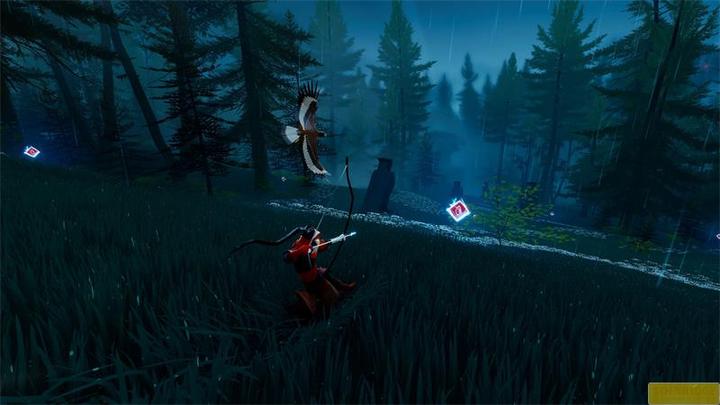Select the question-mark marker among the dark pine trunks
This screenshot has height=405, width=720.
click(x=32, y=152)
